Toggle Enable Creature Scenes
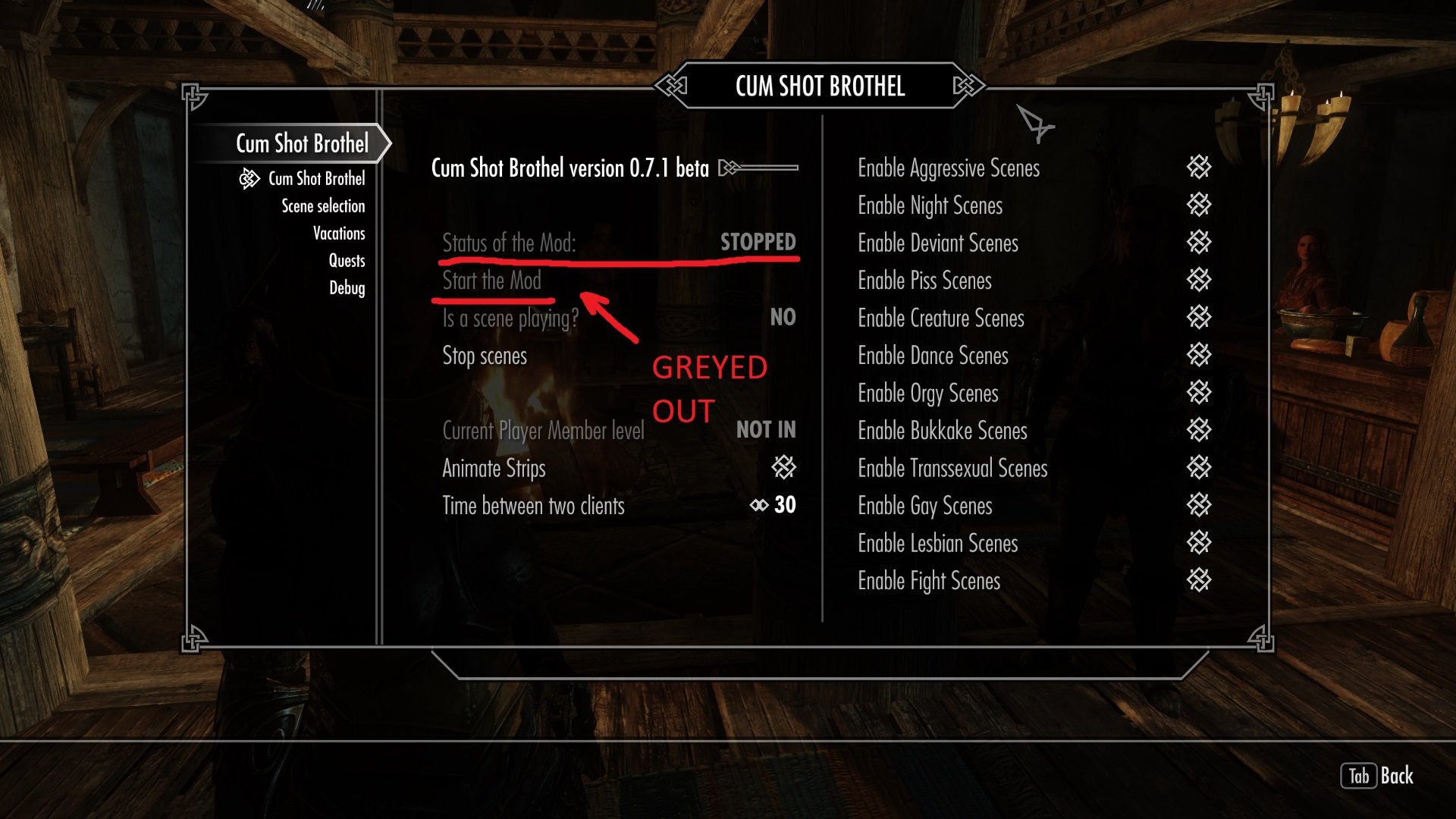 1199,318
